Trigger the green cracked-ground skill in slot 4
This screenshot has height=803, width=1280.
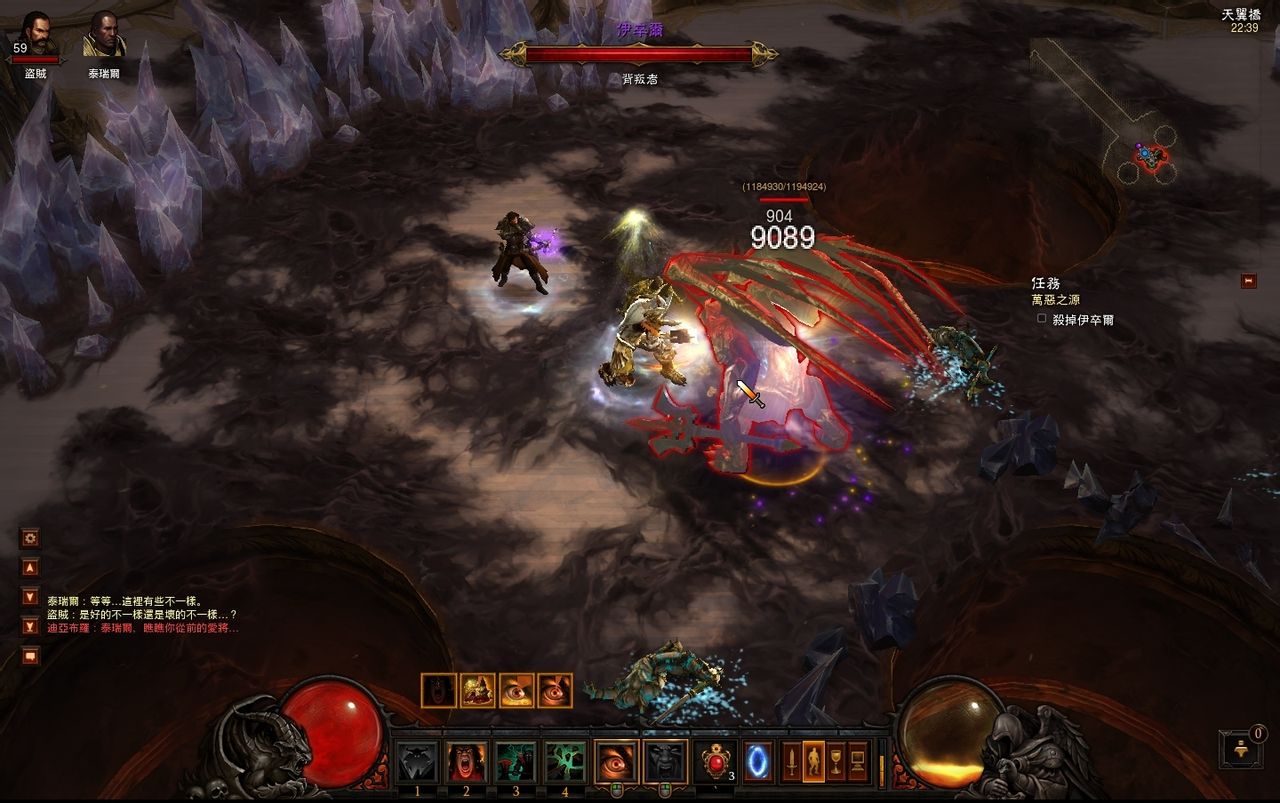point(565,763)
